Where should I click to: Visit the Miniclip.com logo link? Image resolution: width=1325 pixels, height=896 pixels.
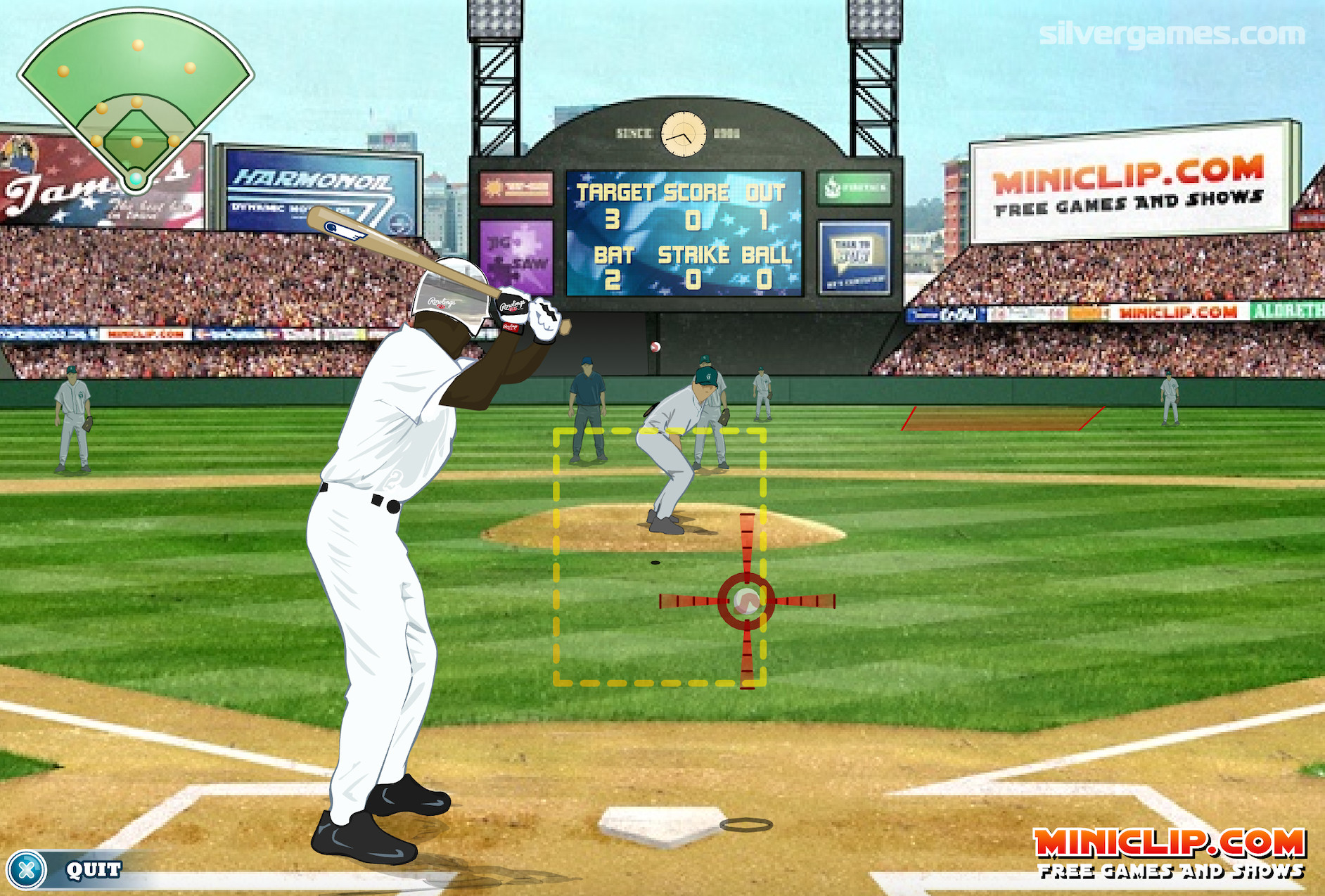point(1170,852)
